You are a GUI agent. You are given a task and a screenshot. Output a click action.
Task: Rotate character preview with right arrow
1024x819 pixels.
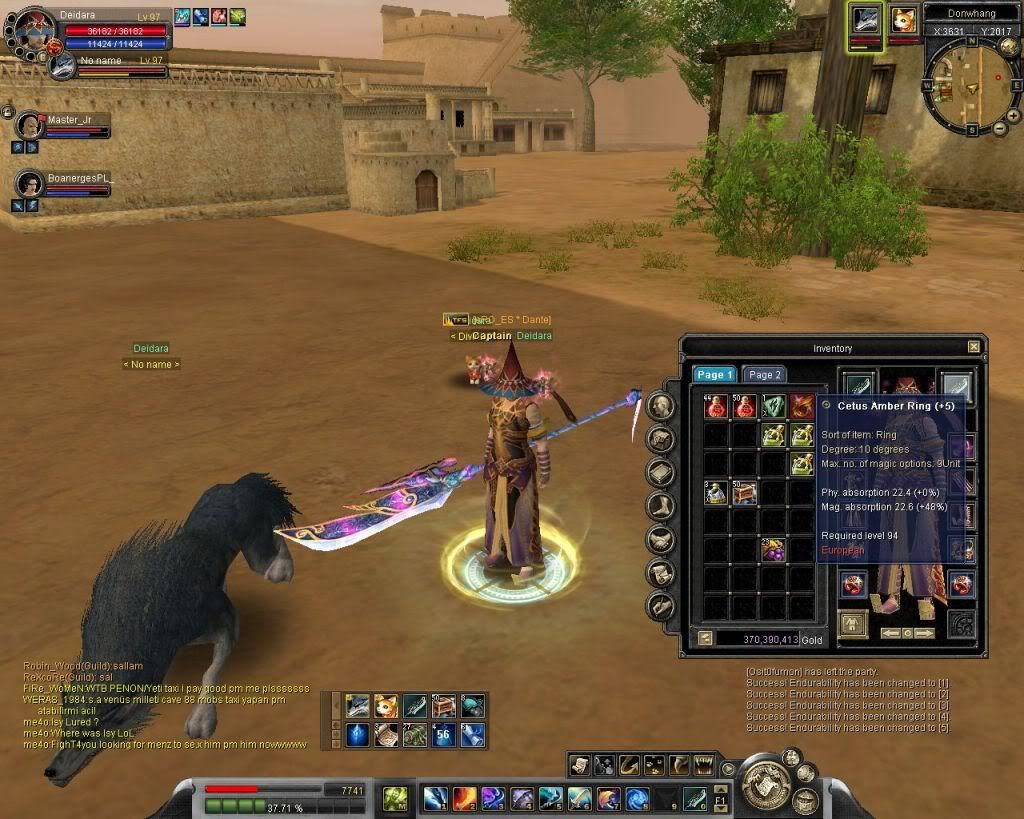tap(926, 633)
